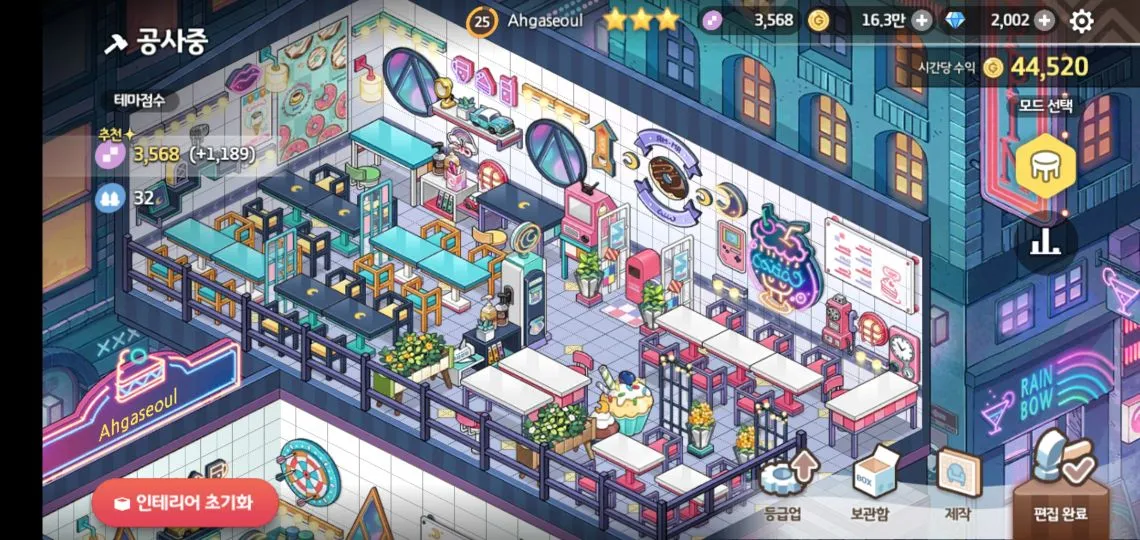Open the settings gear
The image size is (1140, 540).
[1082, 20]
